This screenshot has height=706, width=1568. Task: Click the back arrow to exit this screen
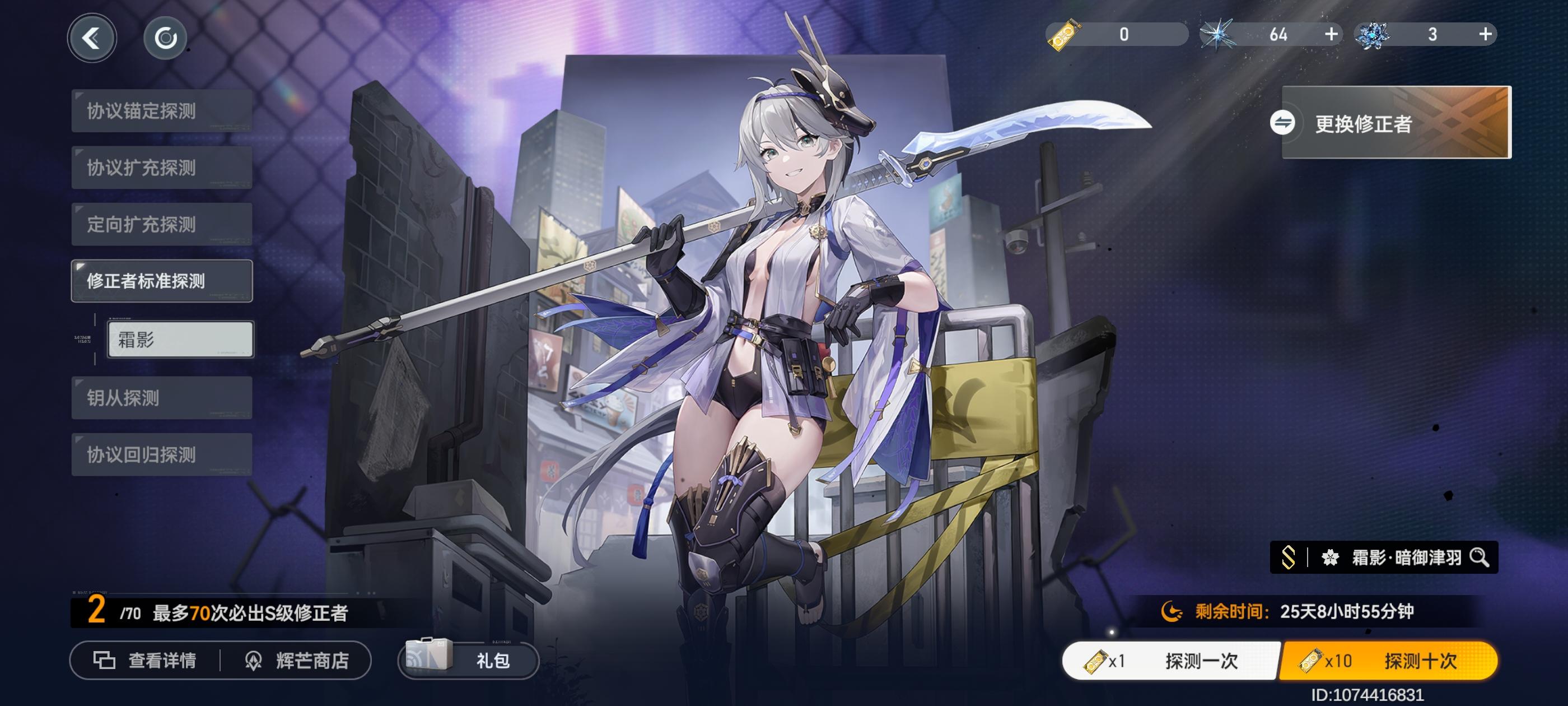tap(92, 38)
